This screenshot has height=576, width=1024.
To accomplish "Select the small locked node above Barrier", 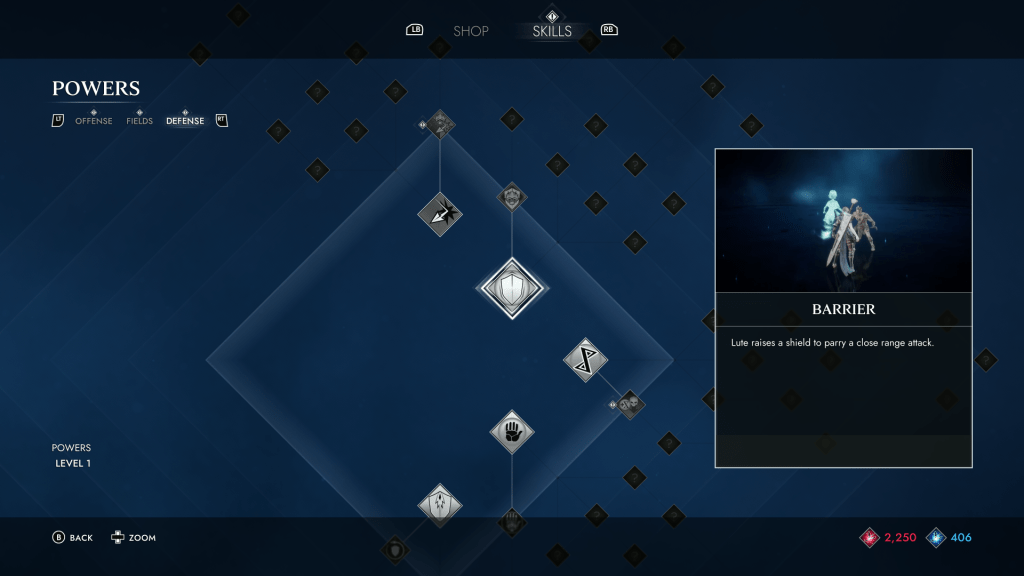I will (512, 197).
